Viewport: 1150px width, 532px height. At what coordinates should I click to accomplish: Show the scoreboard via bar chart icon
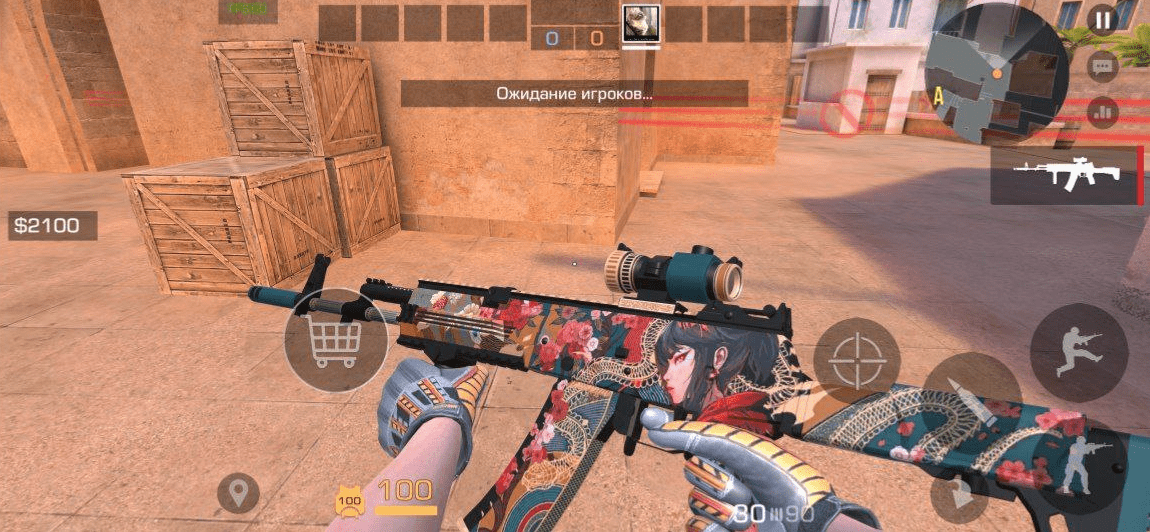1102,112
